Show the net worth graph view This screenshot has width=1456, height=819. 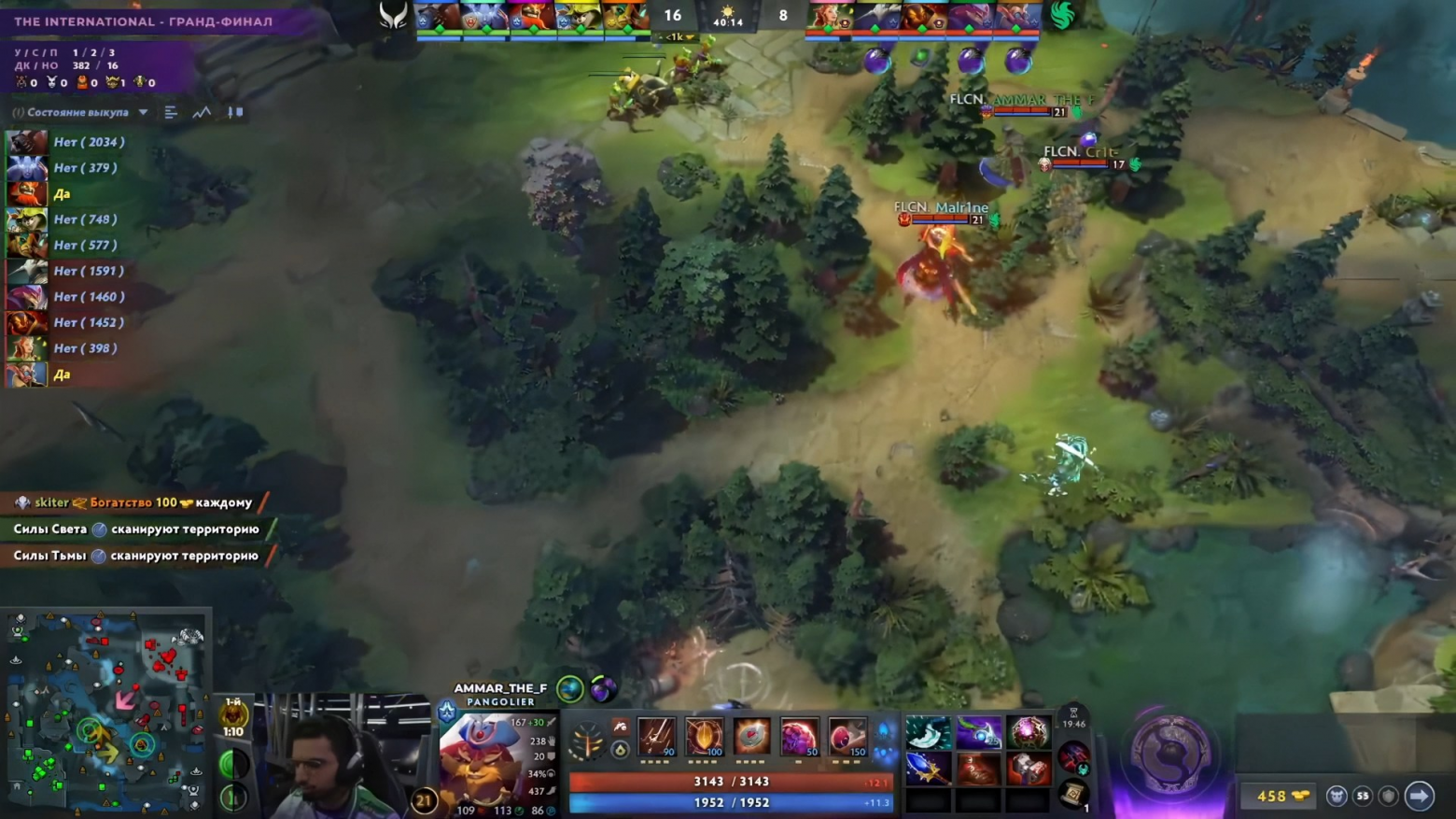(x=202, y=112)
